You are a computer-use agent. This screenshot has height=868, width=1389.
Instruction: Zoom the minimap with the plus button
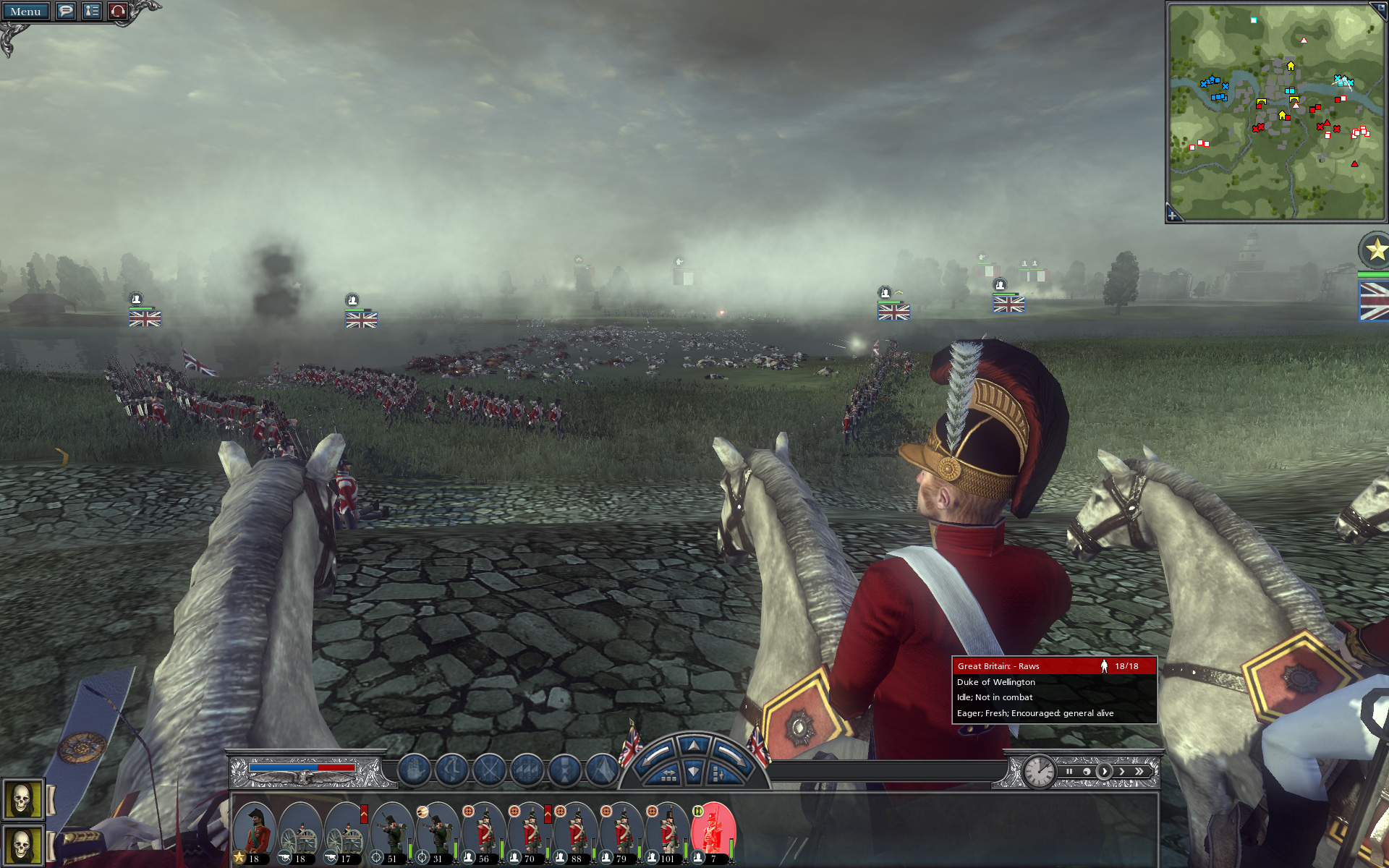point(1173,215)
